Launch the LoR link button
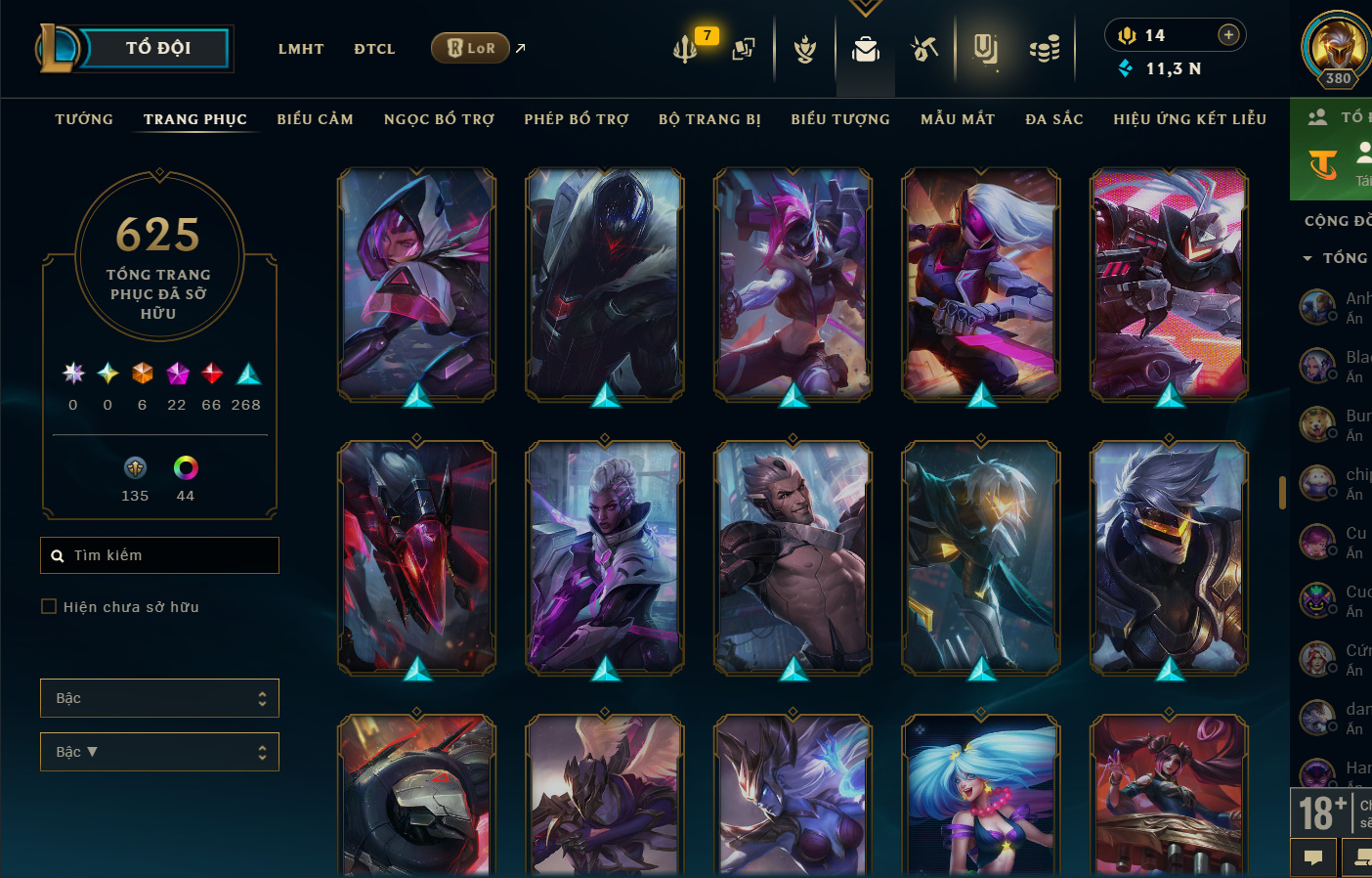 (471, 48)
